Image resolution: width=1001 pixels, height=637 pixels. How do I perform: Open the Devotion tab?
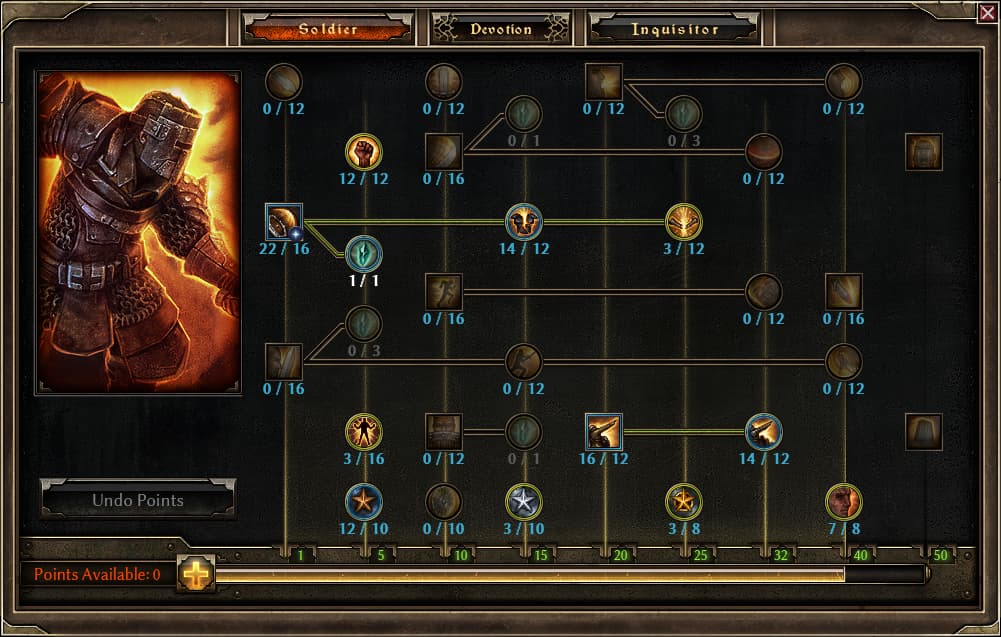(x=500, y=29)
